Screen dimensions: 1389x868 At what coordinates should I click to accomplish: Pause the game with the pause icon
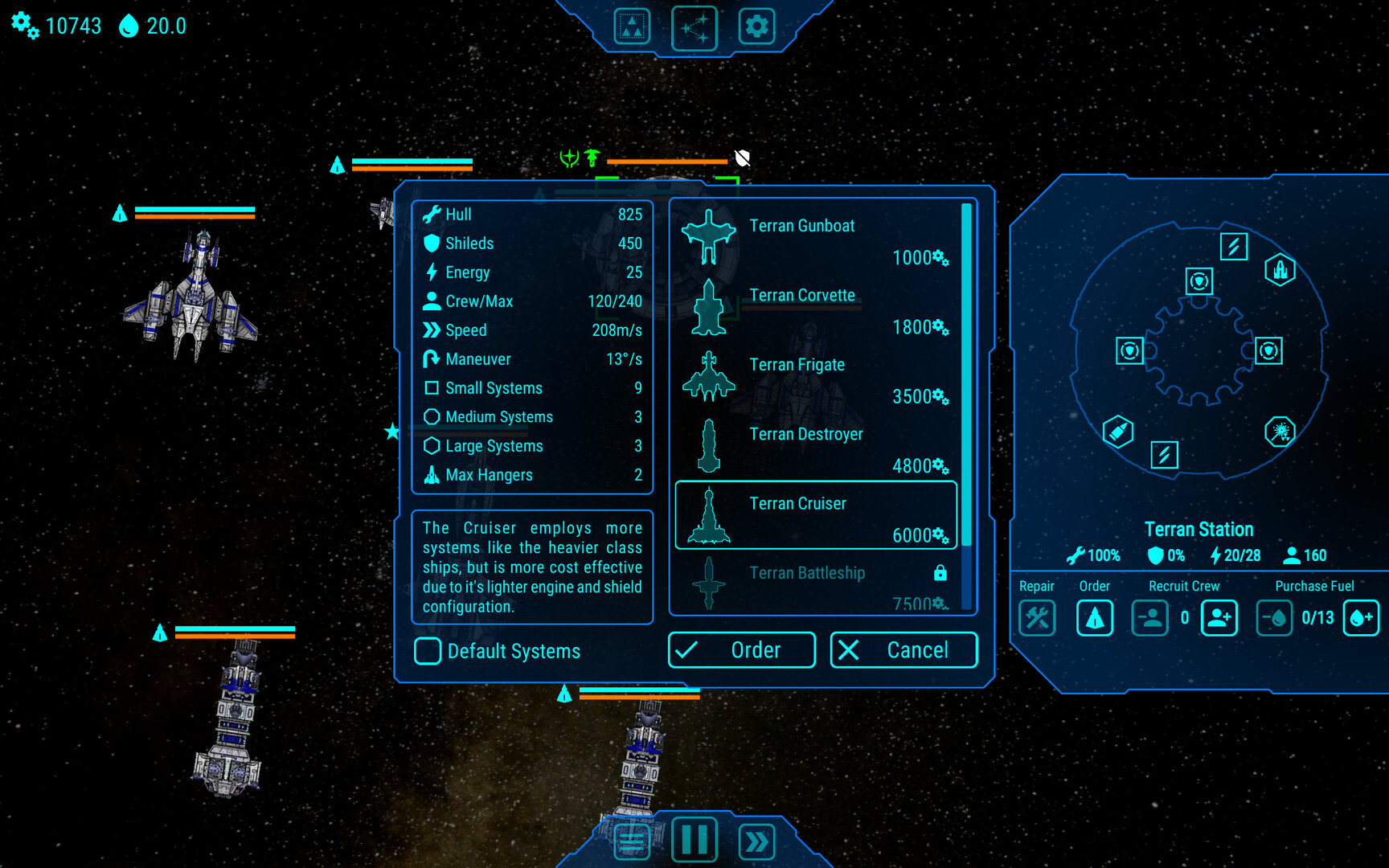click(694, 841)
